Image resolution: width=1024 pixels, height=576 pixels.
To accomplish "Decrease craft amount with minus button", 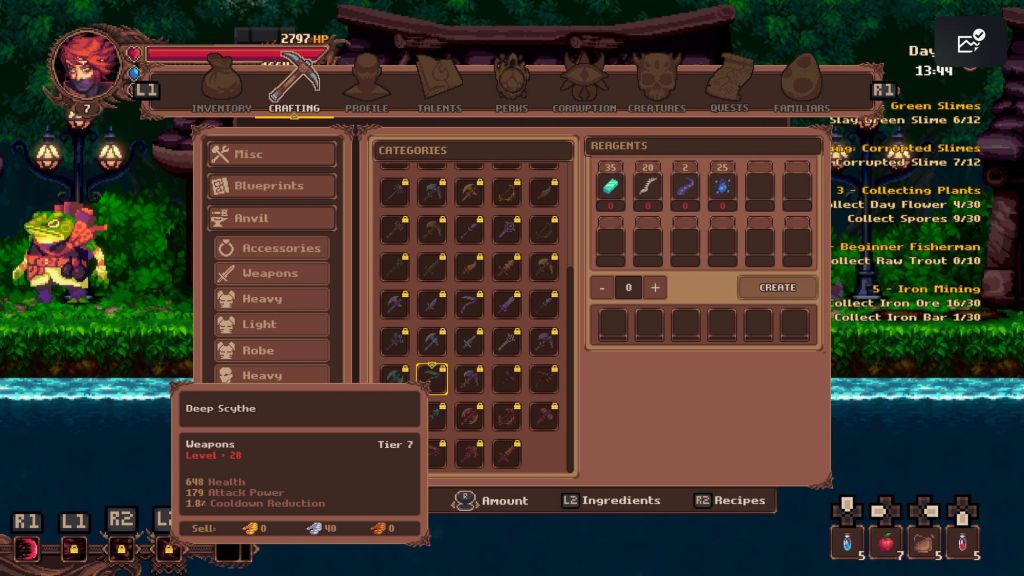I will [602, 288].
